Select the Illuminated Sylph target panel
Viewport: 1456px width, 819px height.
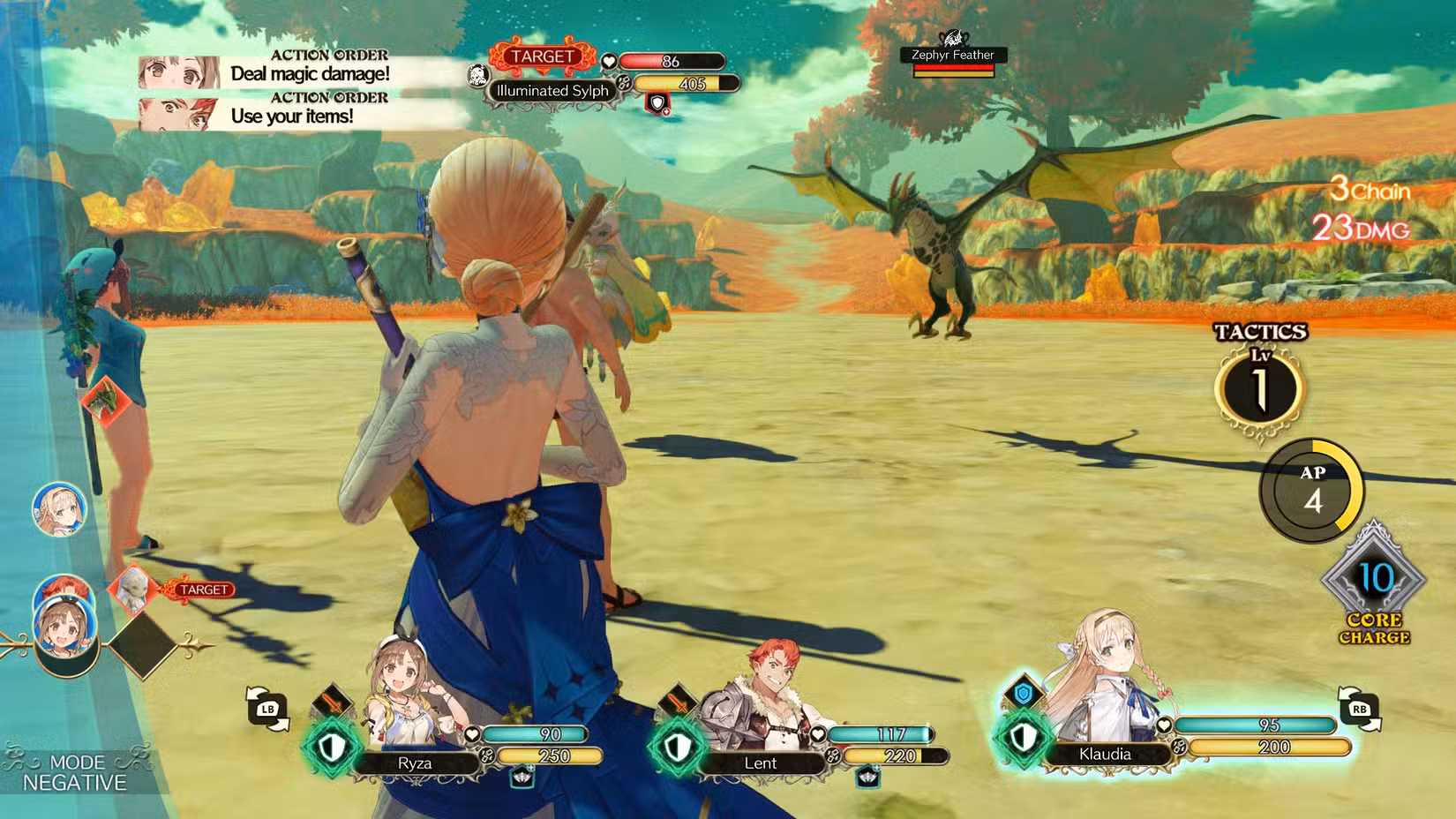coord(552,90)
